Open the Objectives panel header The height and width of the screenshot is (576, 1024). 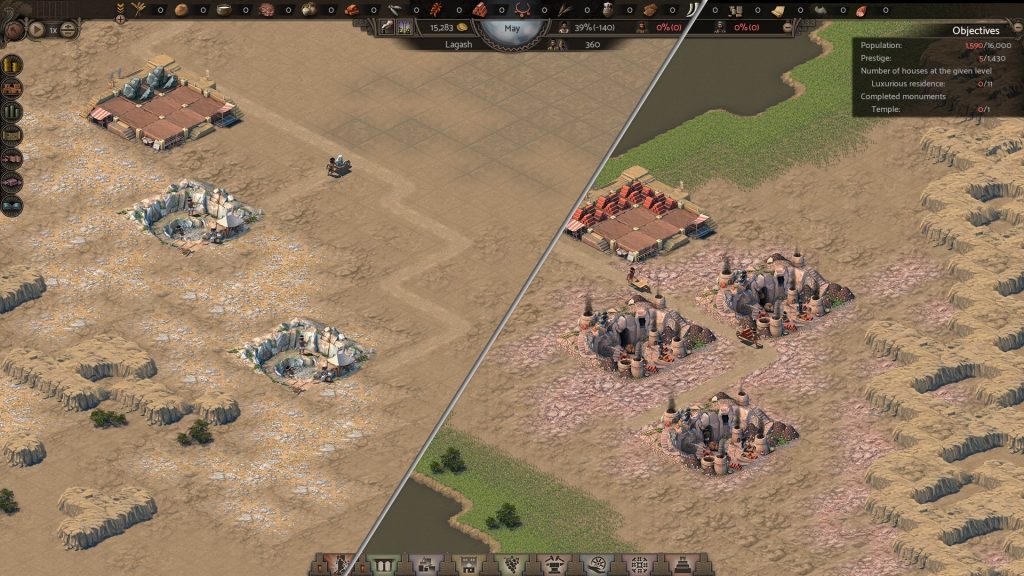(x=975, y=31)
